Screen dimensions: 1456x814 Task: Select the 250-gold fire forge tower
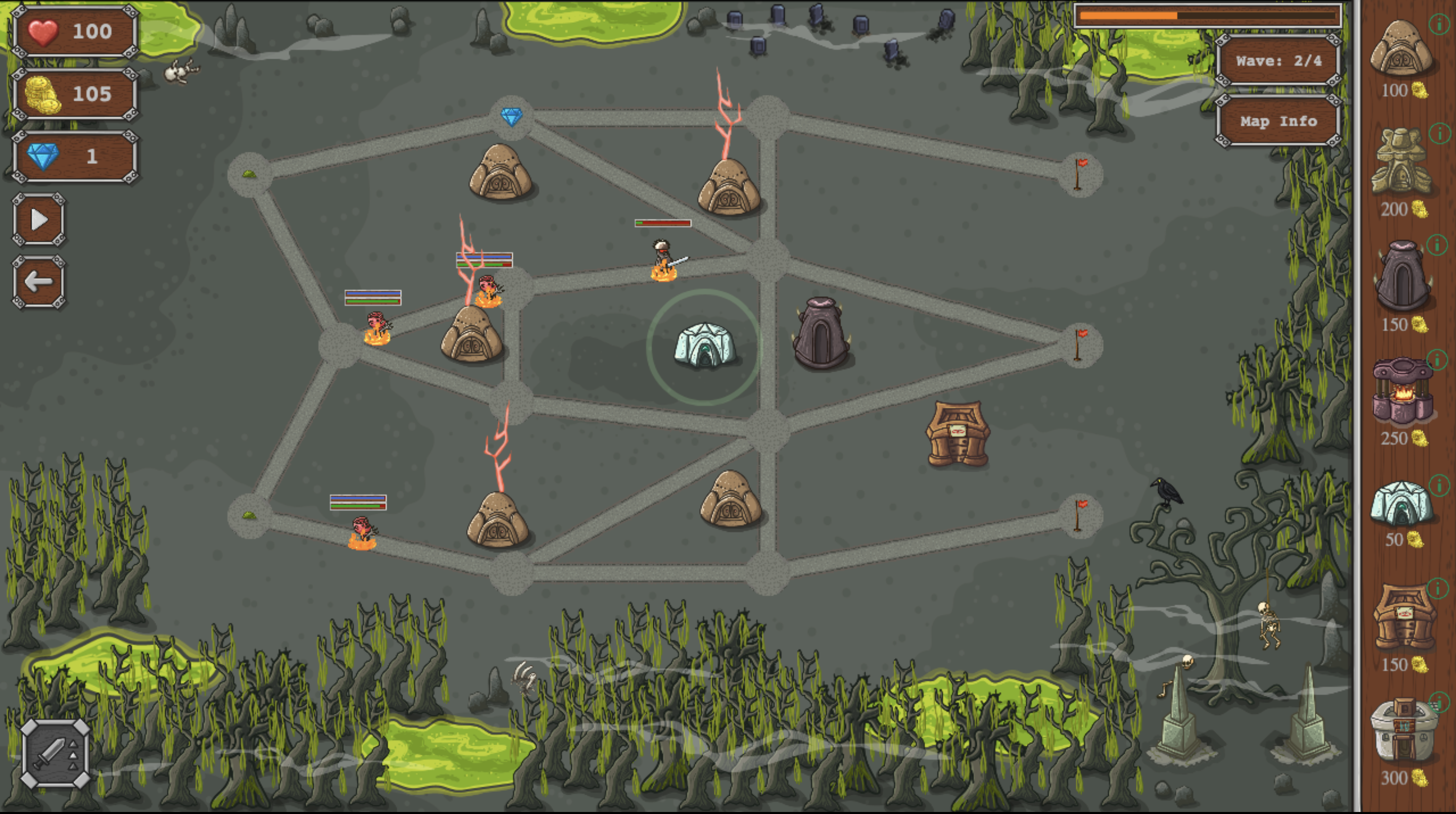click(x=1402, y=391)
